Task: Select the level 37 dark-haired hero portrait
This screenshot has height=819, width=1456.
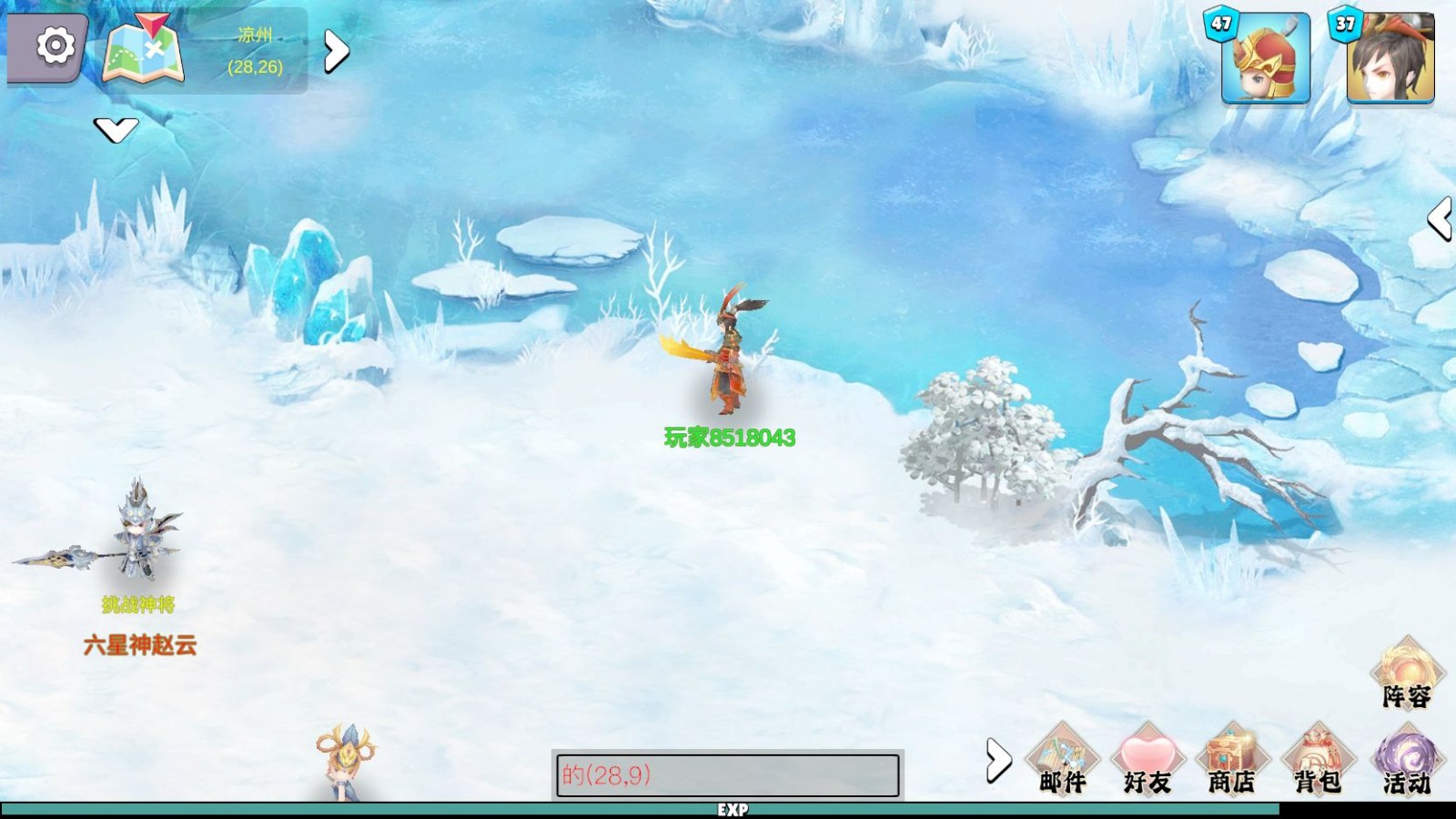Action: (x=1390, y=57)
